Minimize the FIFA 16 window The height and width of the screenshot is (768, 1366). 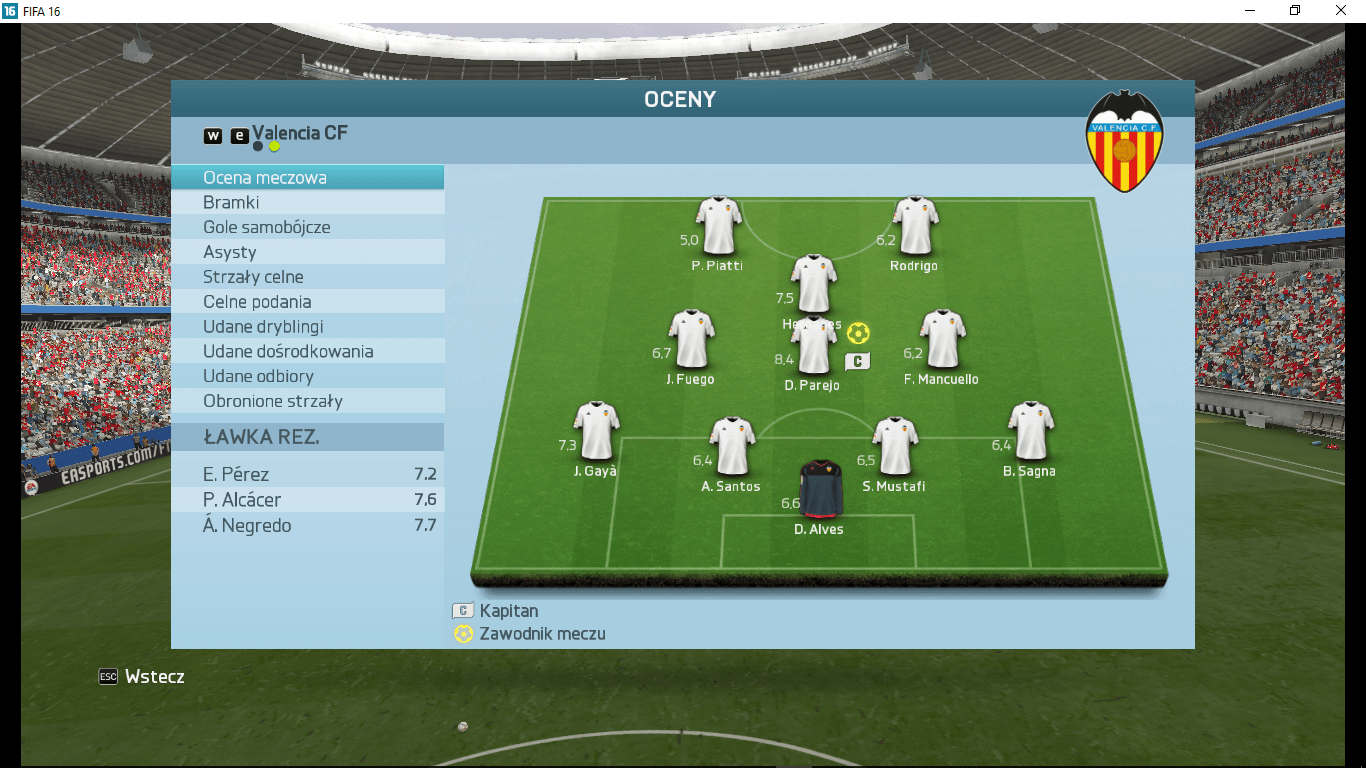click(1250, 10)
